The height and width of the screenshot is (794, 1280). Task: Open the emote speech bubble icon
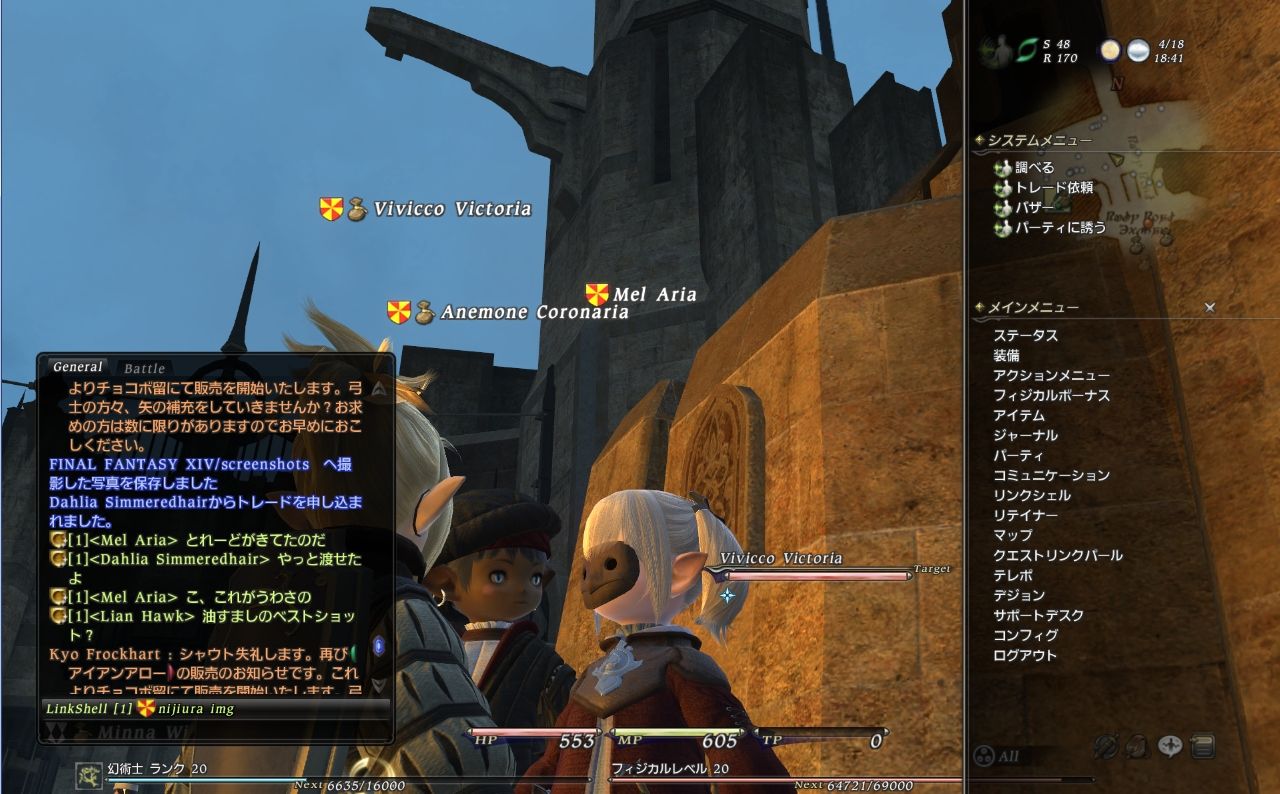click(1169, 747)
